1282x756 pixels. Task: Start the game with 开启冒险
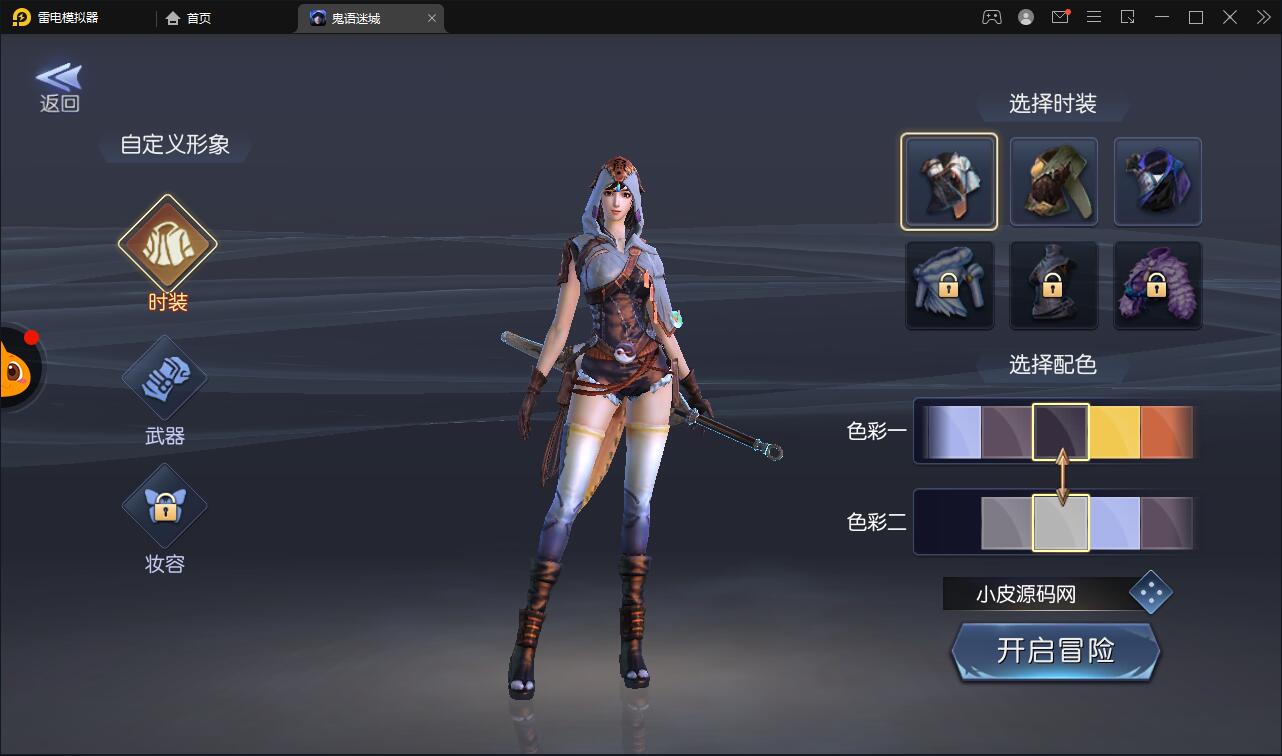pos(1055,651)
